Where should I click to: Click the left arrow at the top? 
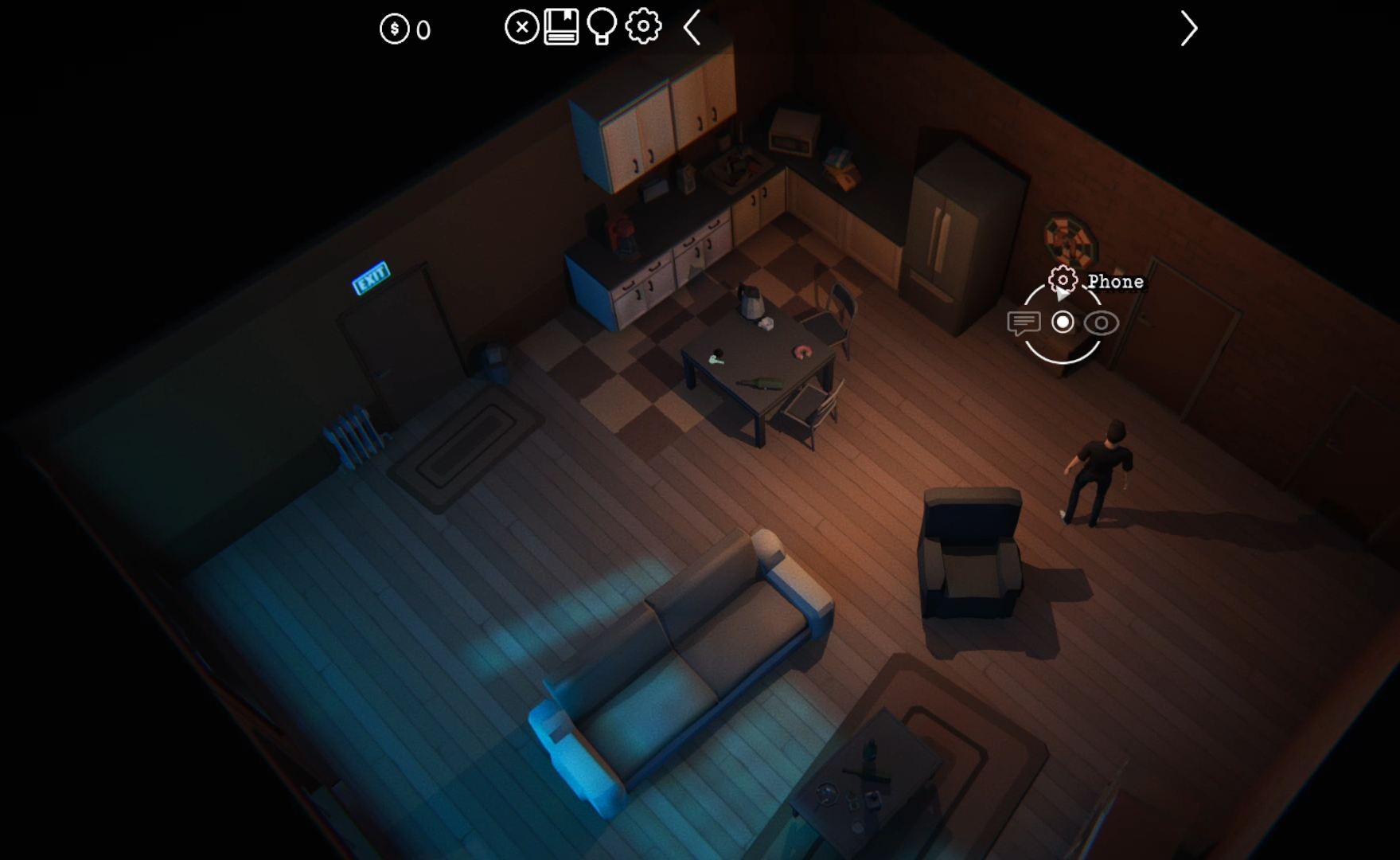click(x=692, y=28)
